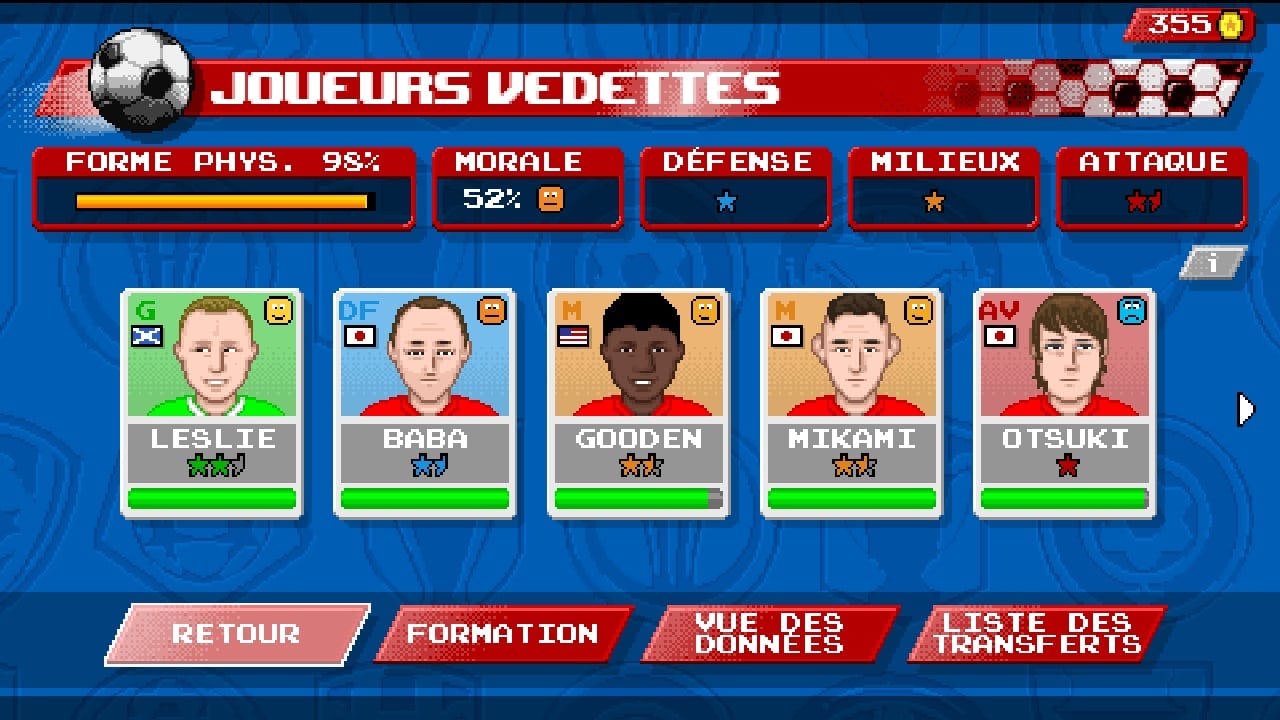Open the info button marked i
Viewport: 1280px width, 720px height.
1213,263
